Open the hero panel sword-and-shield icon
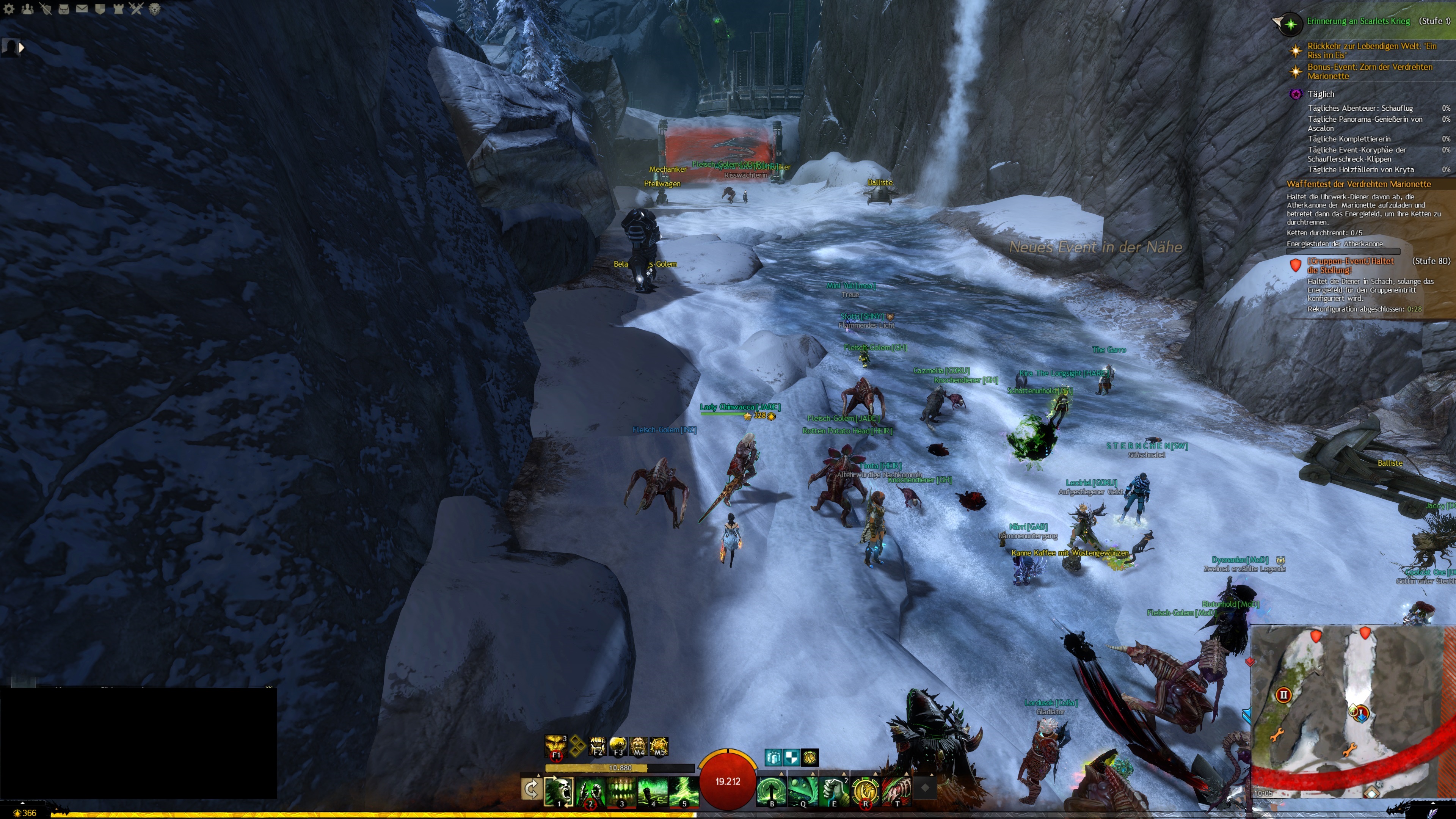The height and width of the screenshot is (819, 1456). pos(46,8)
